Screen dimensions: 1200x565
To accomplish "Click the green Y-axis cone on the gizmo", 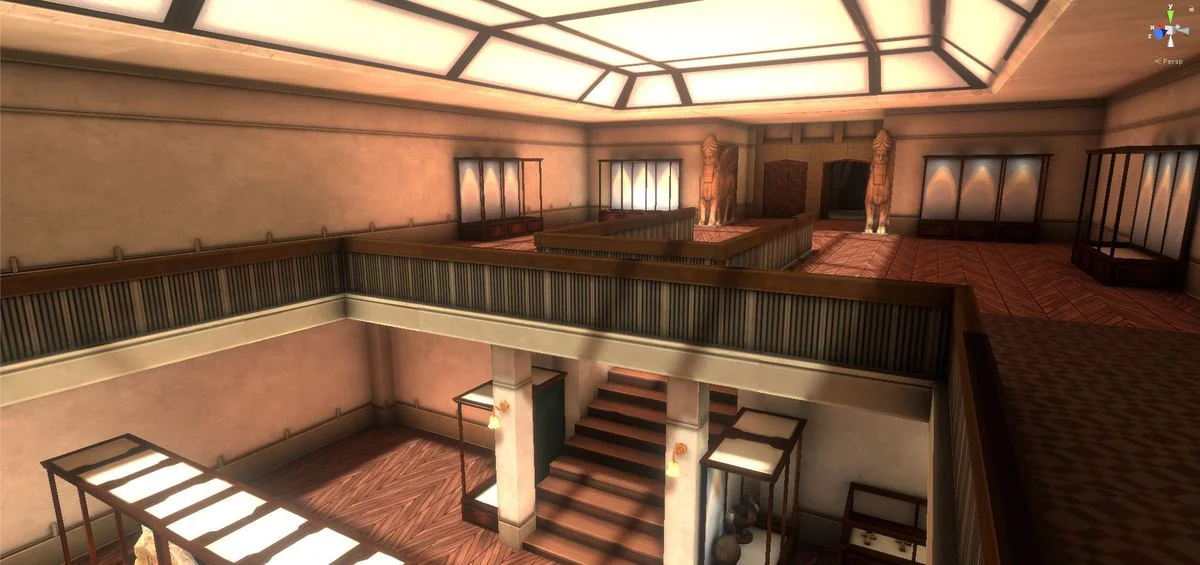I will [x=1169, y=16].
